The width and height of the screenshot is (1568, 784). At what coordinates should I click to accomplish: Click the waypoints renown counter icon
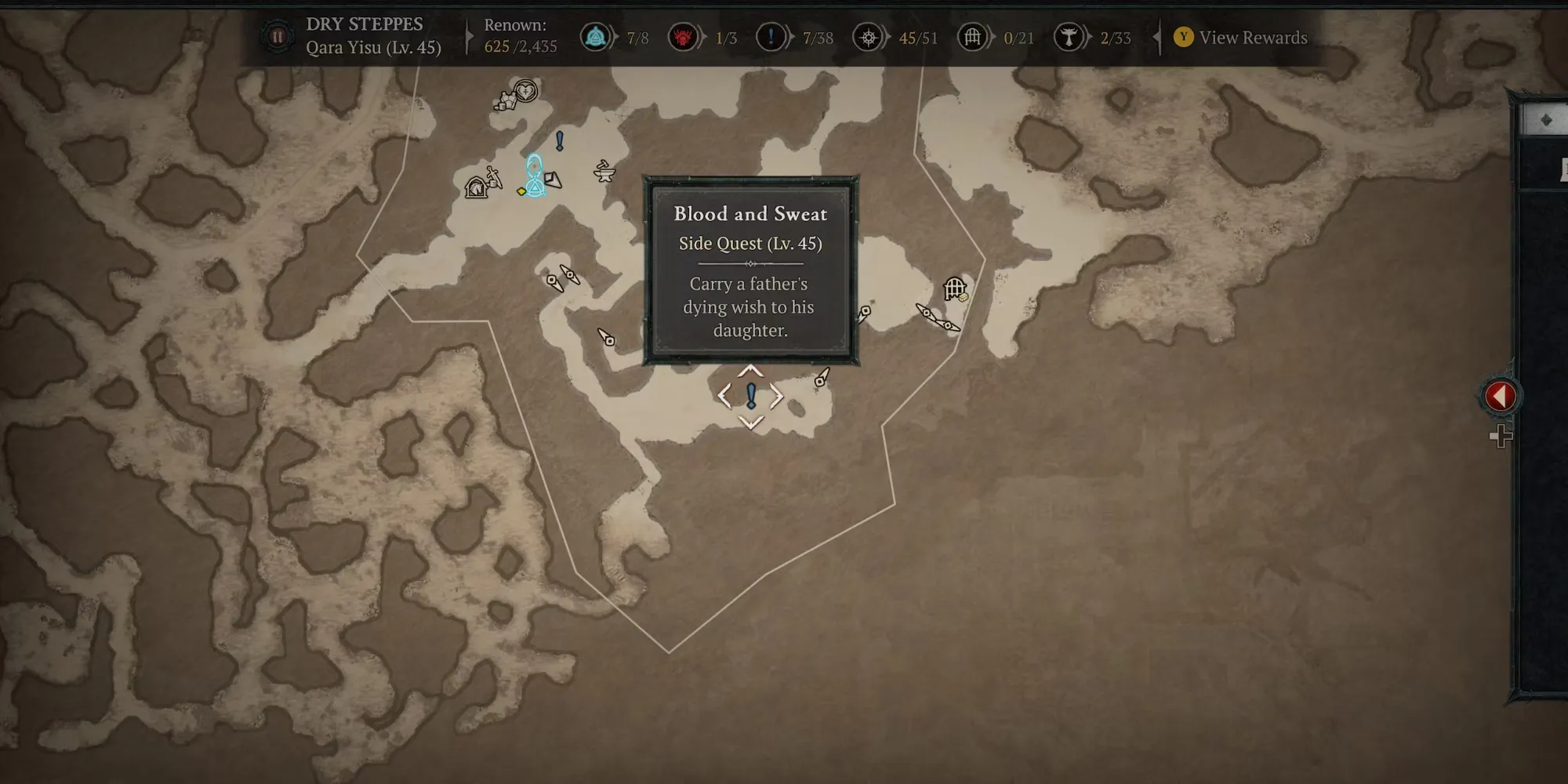tap(596, 37)
